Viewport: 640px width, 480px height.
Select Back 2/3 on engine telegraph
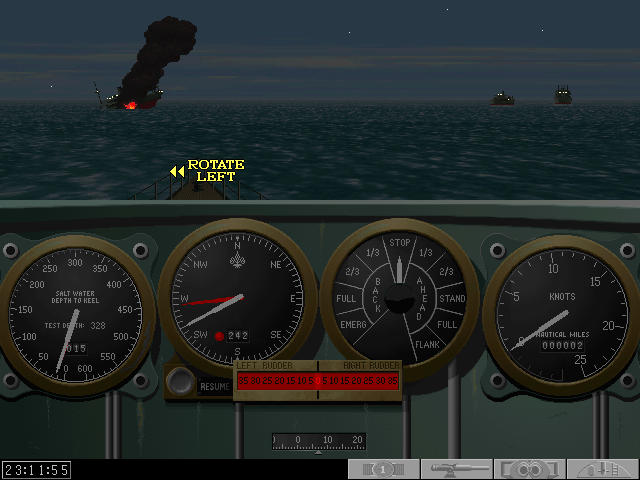(x=352, y=271)
